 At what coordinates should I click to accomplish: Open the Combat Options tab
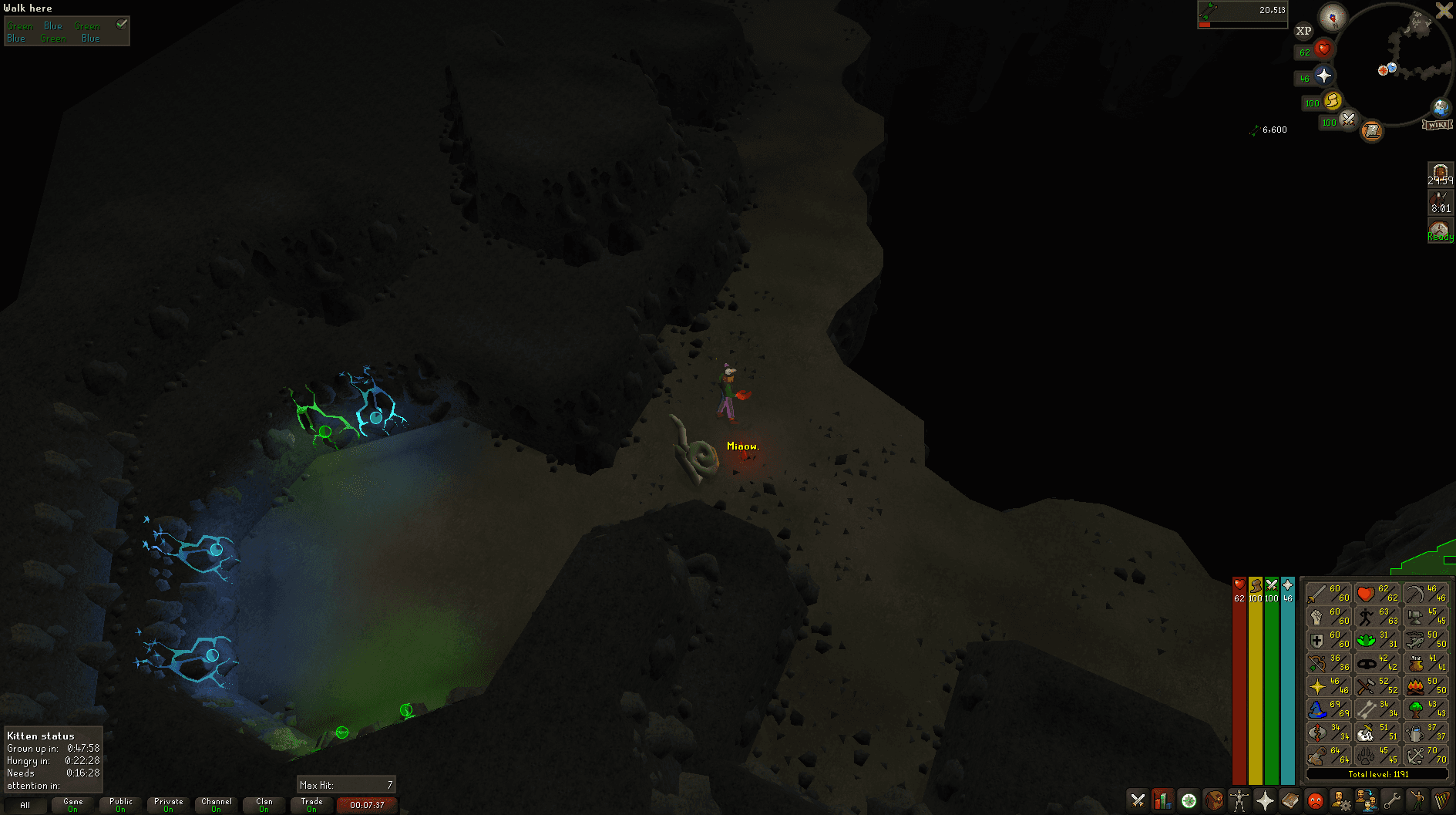tap(1138, 801)
